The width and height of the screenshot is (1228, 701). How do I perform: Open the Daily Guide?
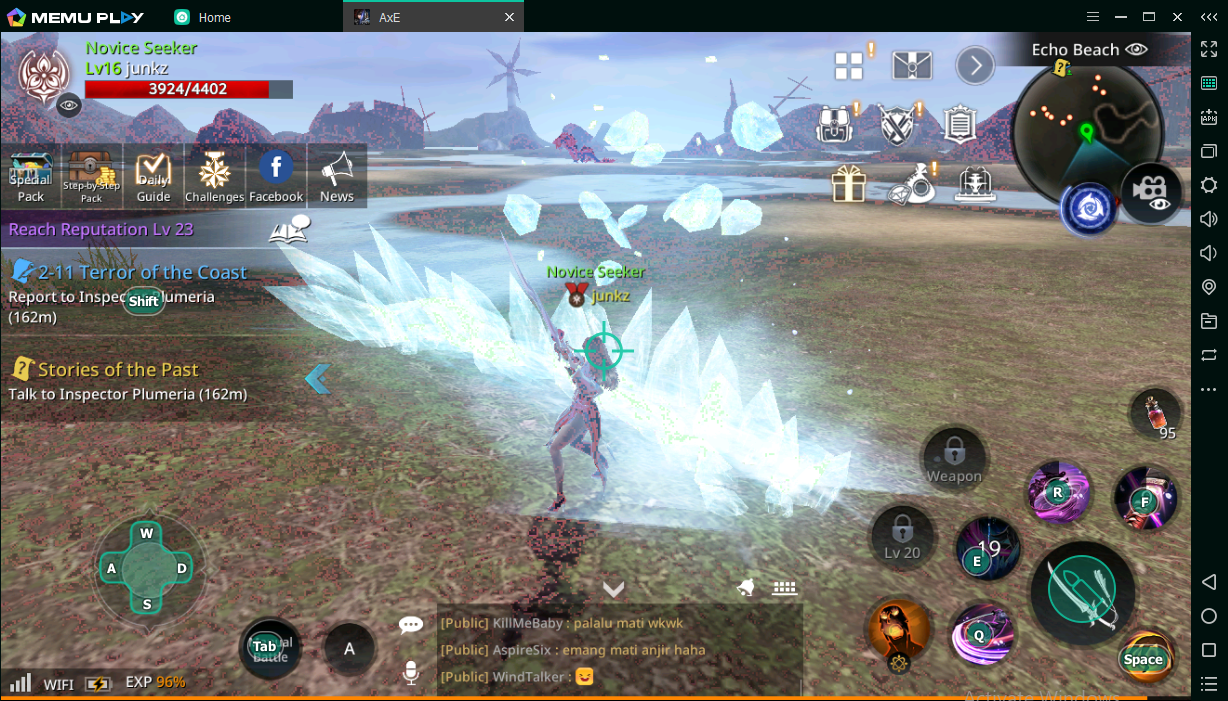point(153,176)
